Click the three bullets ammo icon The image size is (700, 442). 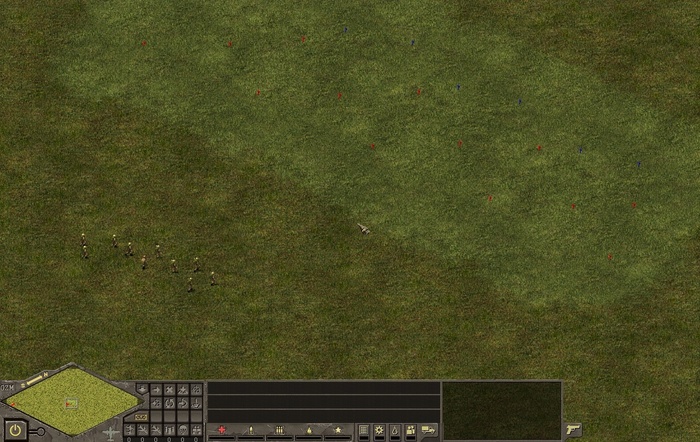point(280,430)
